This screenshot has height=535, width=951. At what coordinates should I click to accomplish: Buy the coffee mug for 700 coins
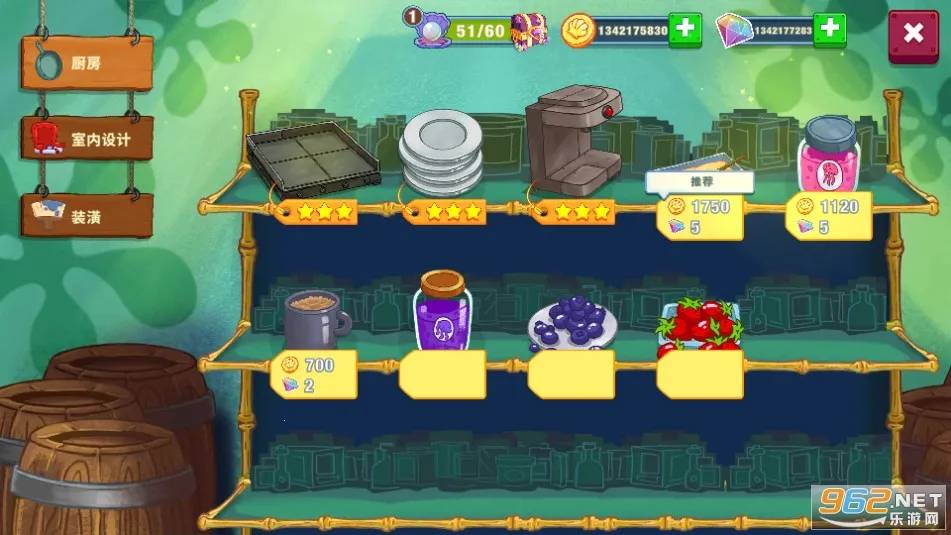coord(313,372)
